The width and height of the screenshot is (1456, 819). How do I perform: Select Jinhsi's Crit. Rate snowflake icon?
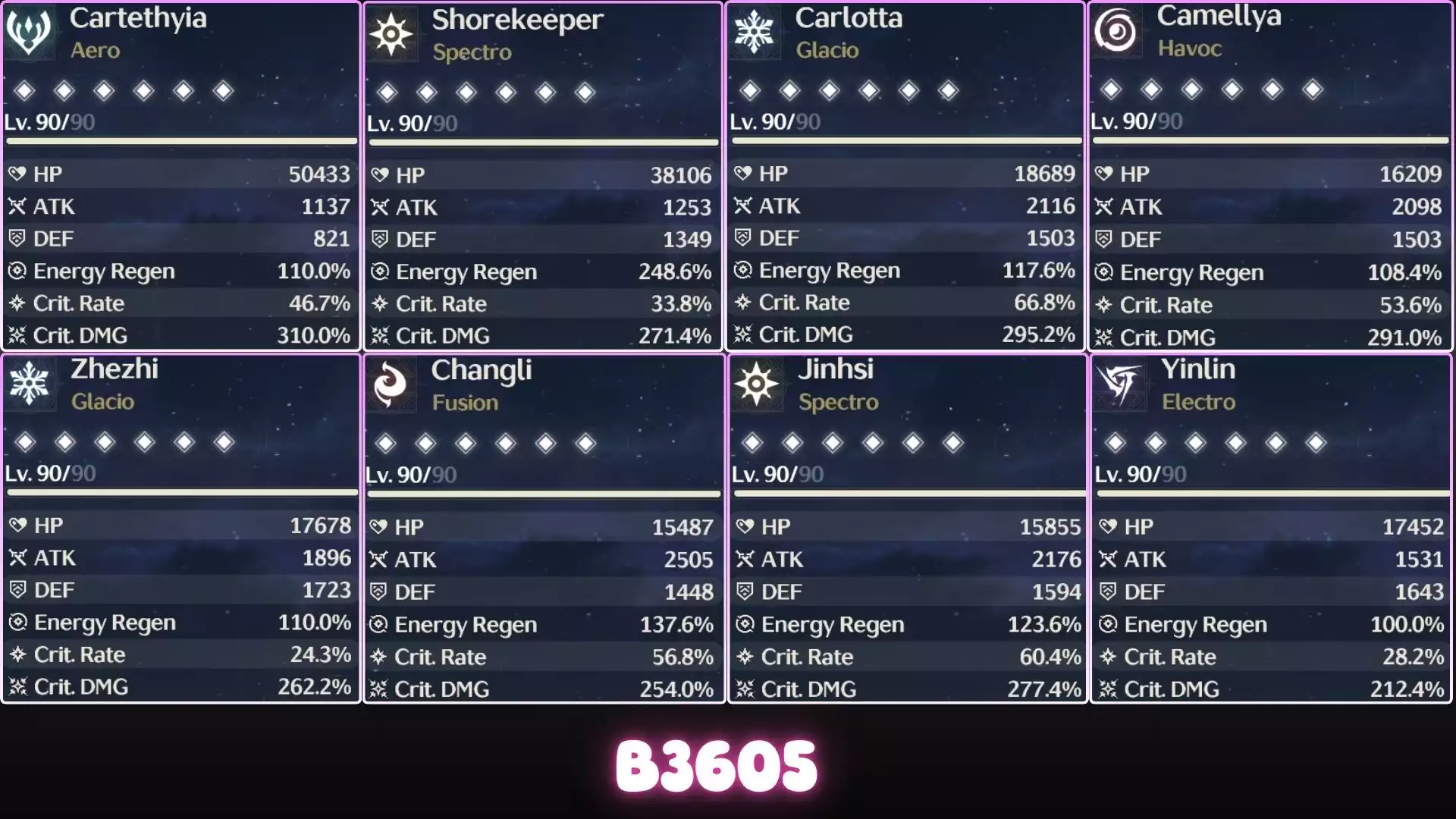[x=745, y=657]
